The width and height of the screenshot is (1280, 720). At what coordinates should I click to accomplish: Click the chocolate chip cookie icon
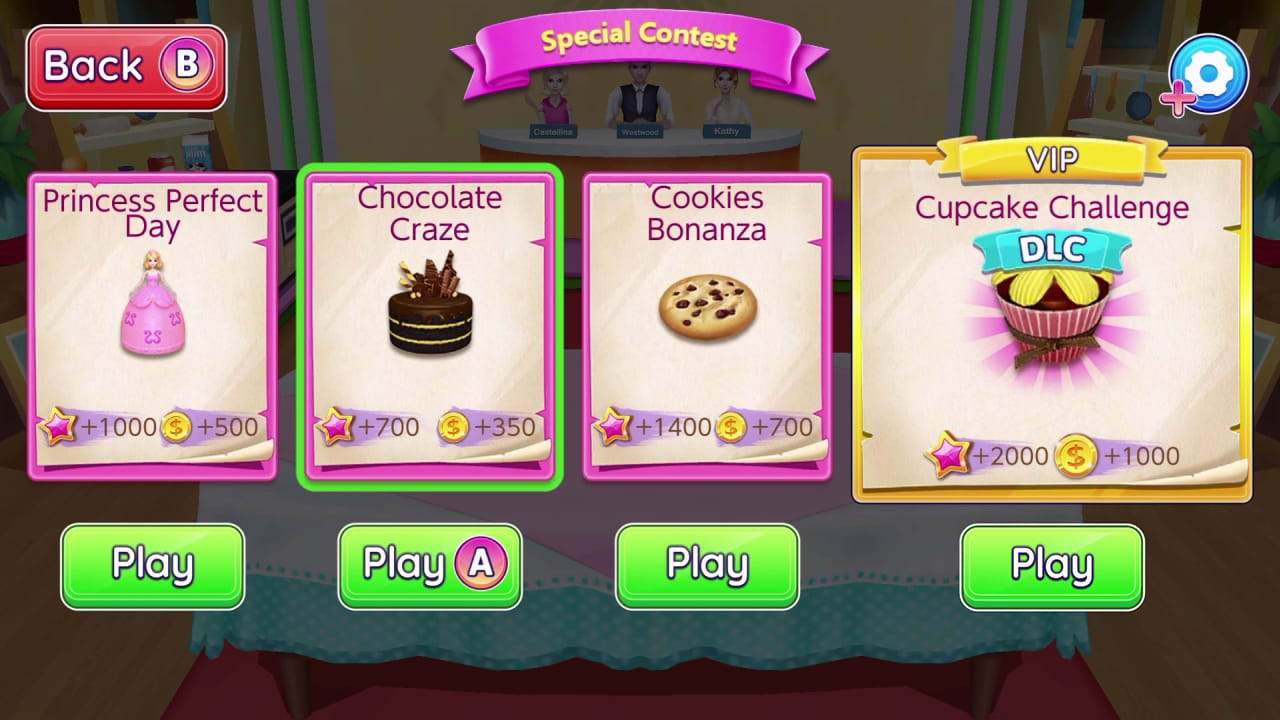pos(707,310)
